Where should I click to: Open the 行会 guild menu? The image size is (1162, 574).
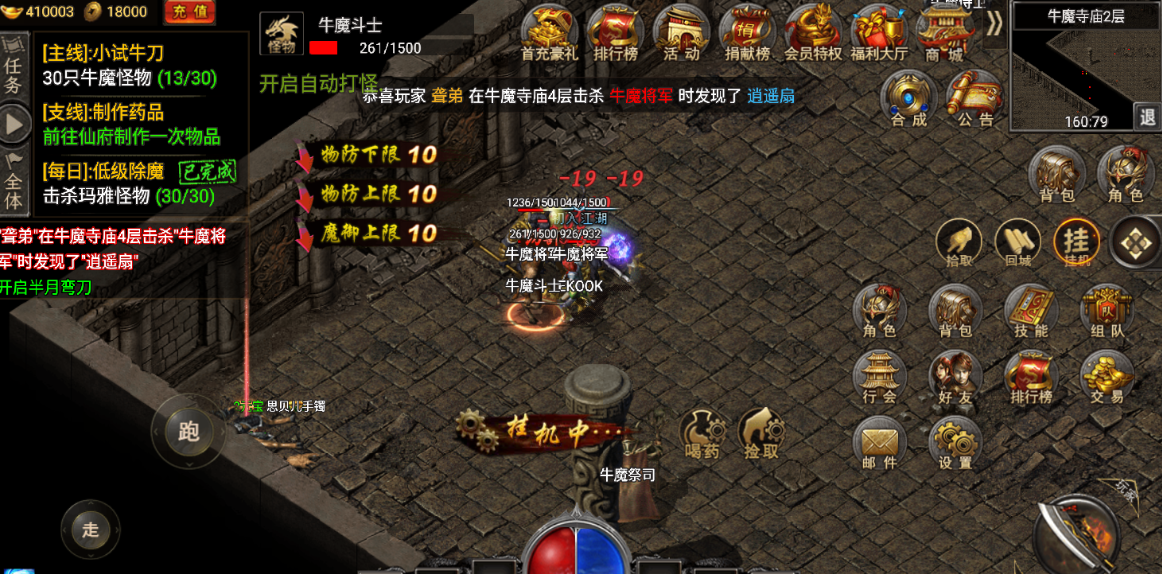pos(879,376)
